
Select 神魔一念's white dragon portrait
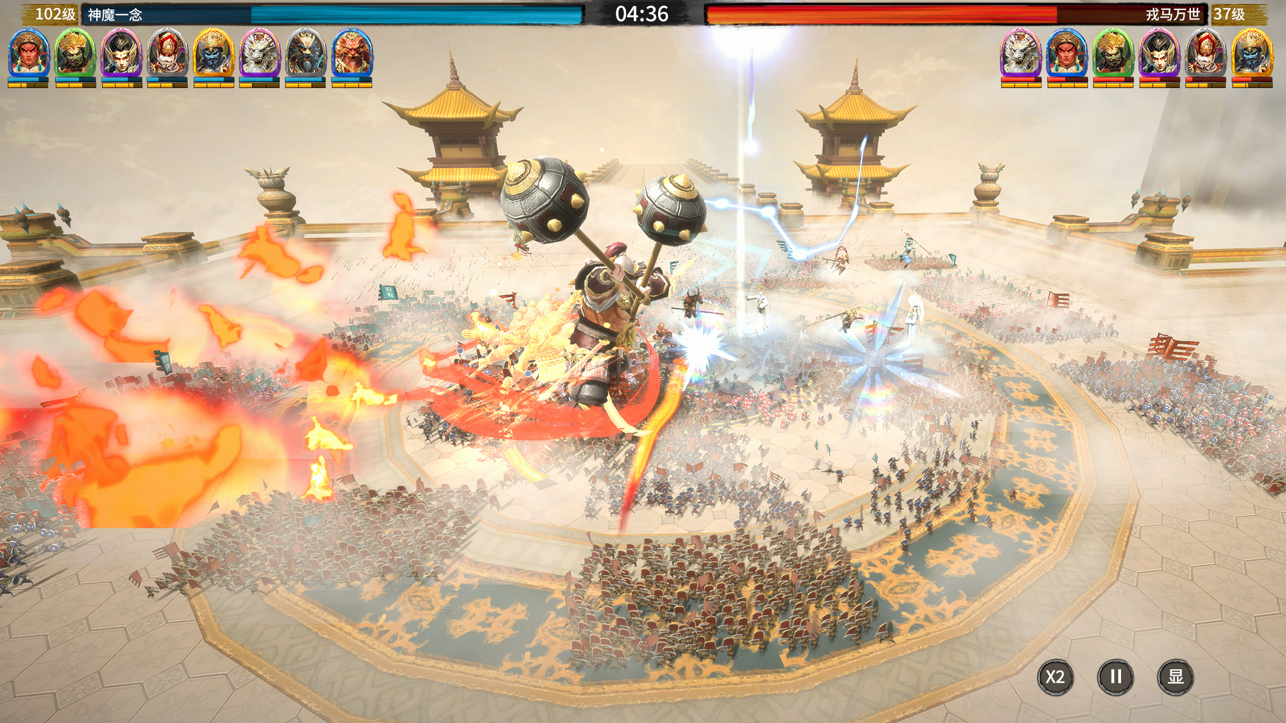(x=259, y=53)
